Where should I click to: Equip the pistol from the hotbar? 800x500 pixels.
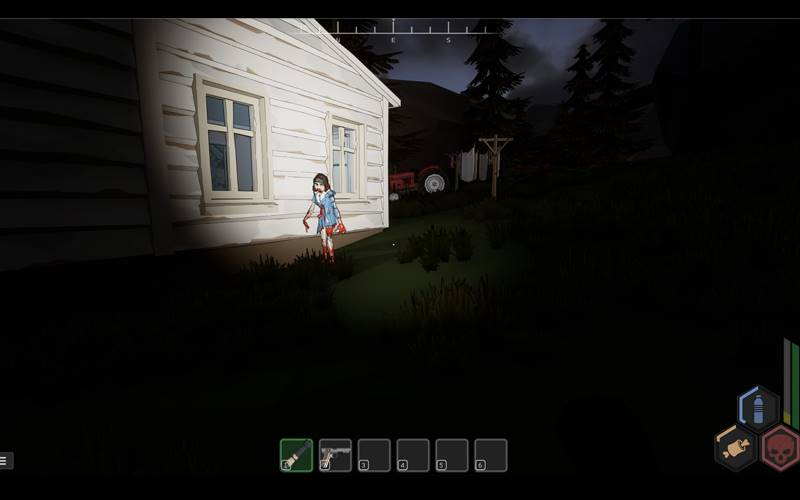pos(335,455)
